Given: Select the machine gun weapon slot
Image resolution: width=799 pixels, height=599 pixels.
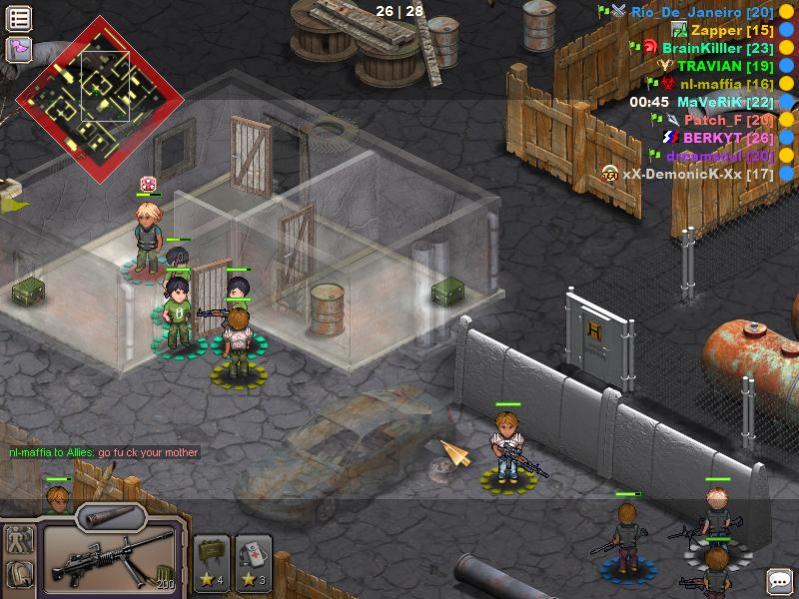Looking at the screenshot, I should pos(110,559).
